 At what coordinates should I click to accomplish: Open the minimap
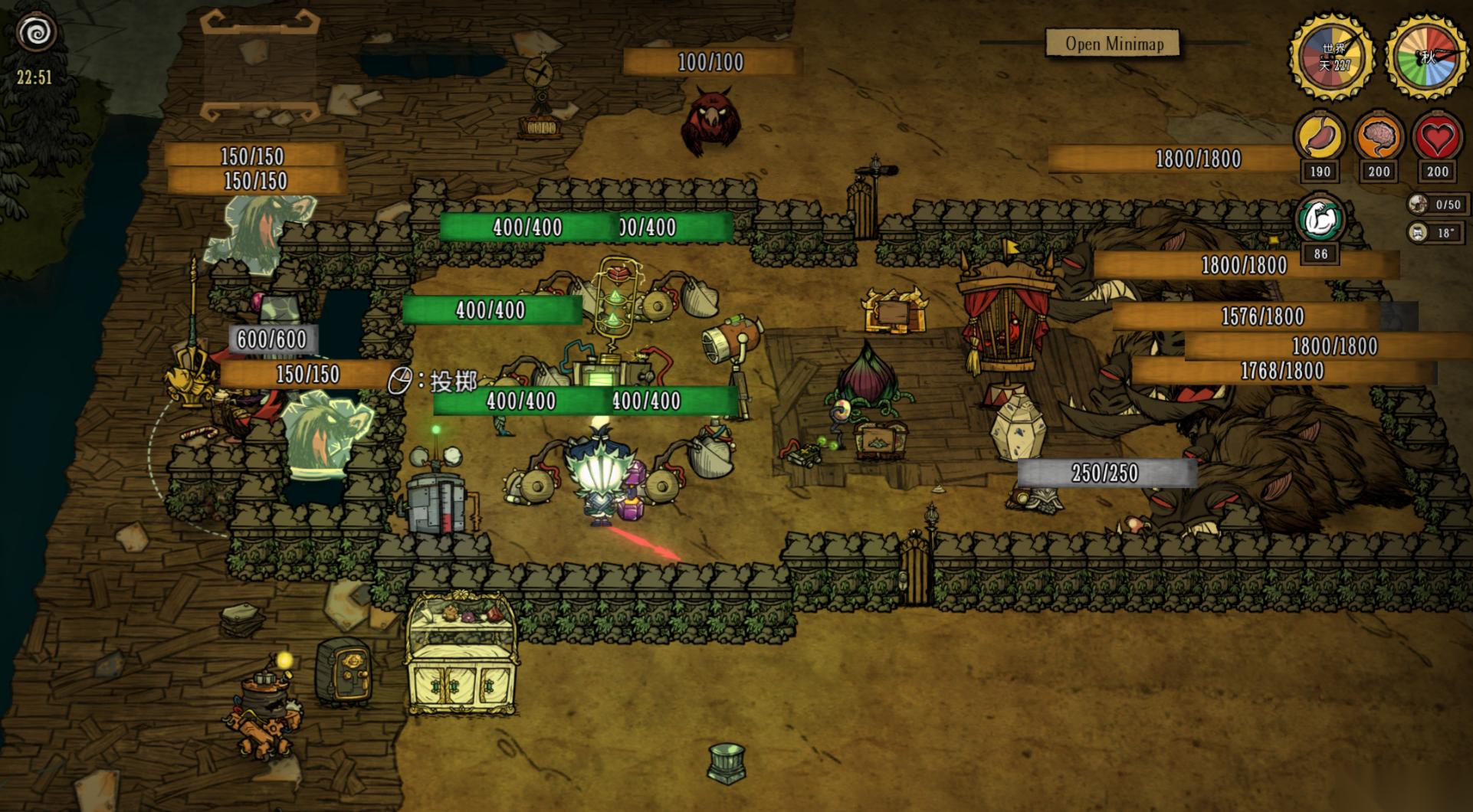1114,44
